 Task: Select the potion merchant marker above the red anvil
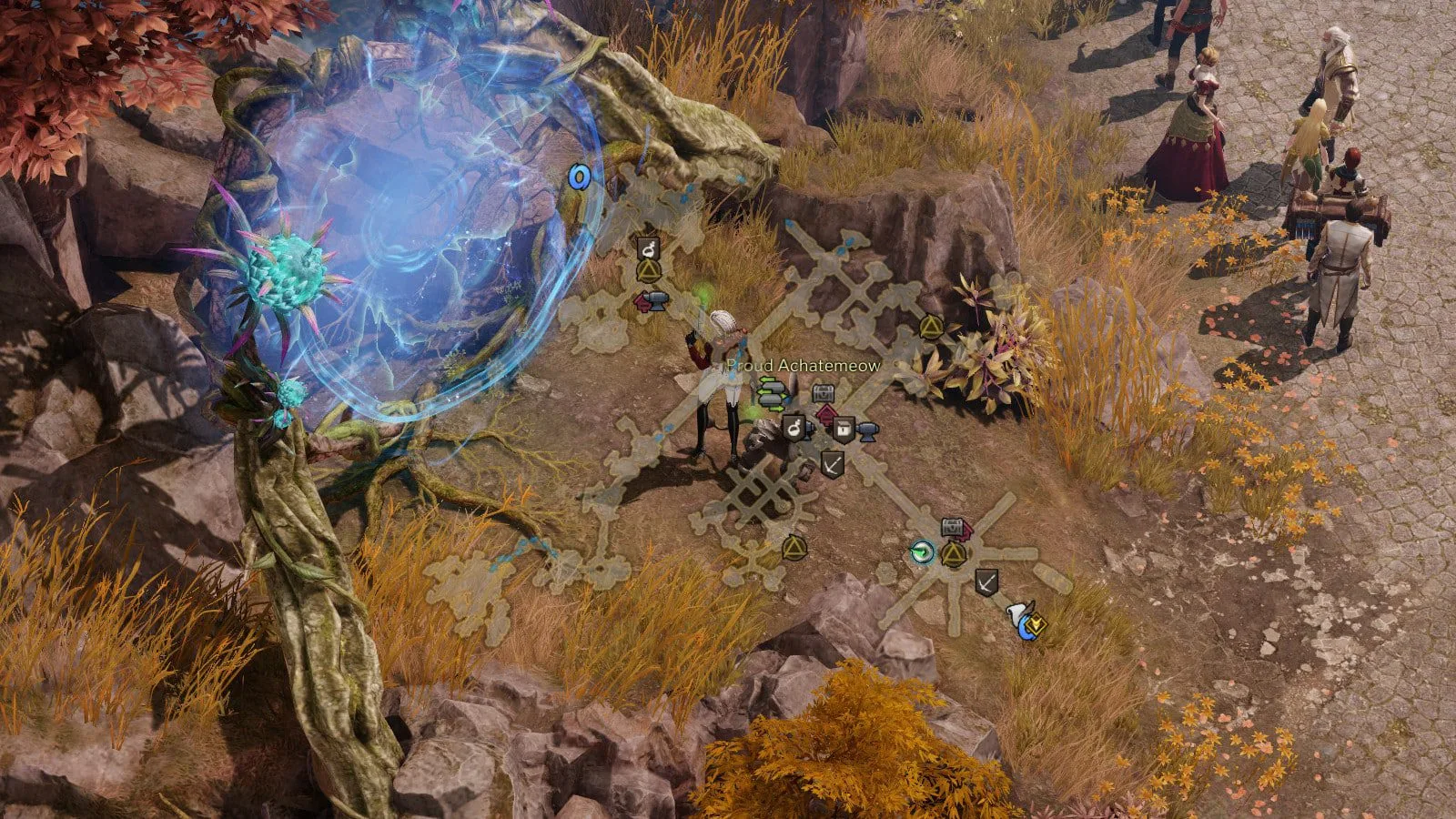[648, 248]
